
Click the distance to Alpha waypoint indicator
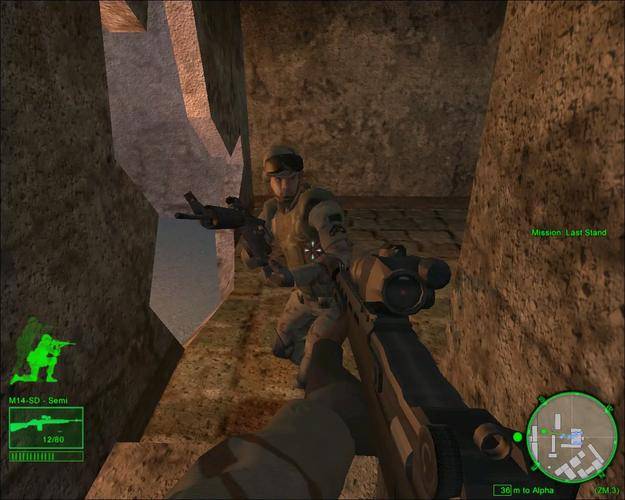[x=529, y=491]
